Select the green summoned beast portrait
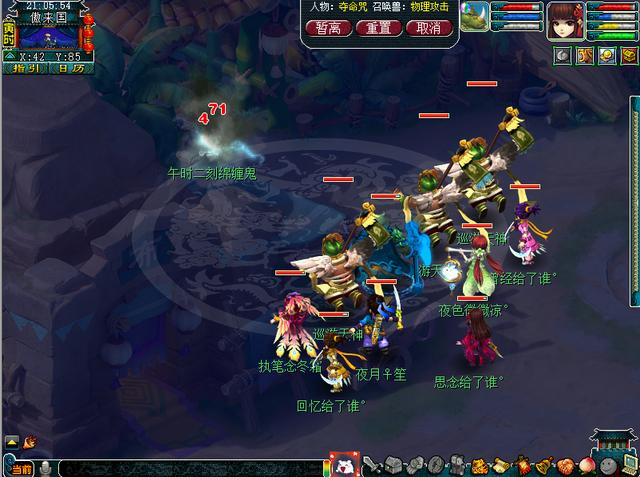 coord(475,17)
